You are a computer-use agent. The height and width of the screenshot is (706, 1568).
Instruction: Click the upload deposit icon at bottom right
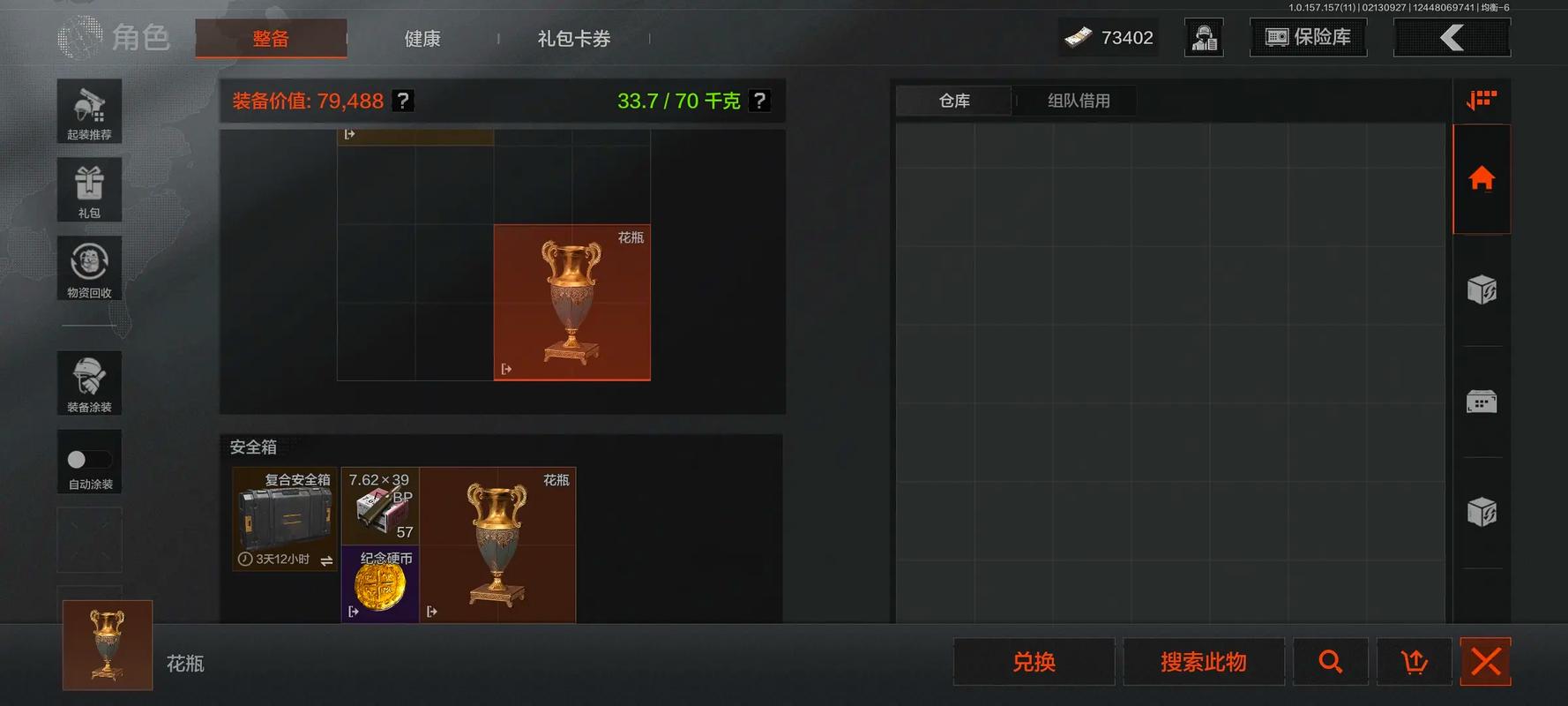(x=1415, y=661)
